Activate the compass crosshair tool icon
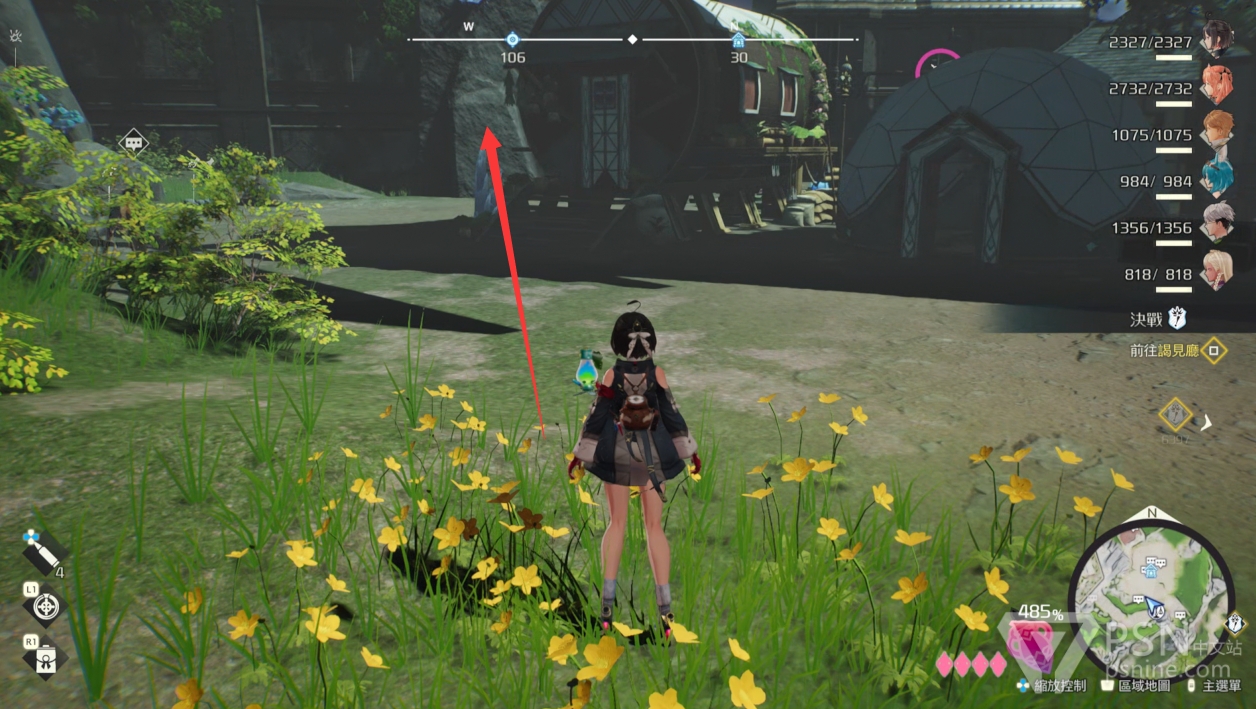The width and height of the screenshot is (1256, 709). 46,606
